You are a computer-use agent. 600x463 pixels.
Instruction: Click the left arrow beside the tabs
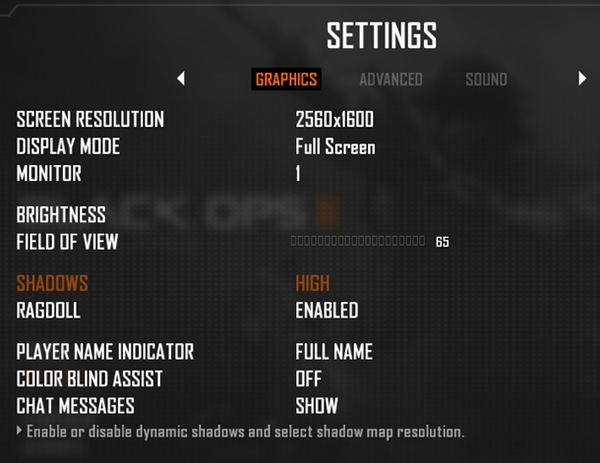tap(181, 78)
